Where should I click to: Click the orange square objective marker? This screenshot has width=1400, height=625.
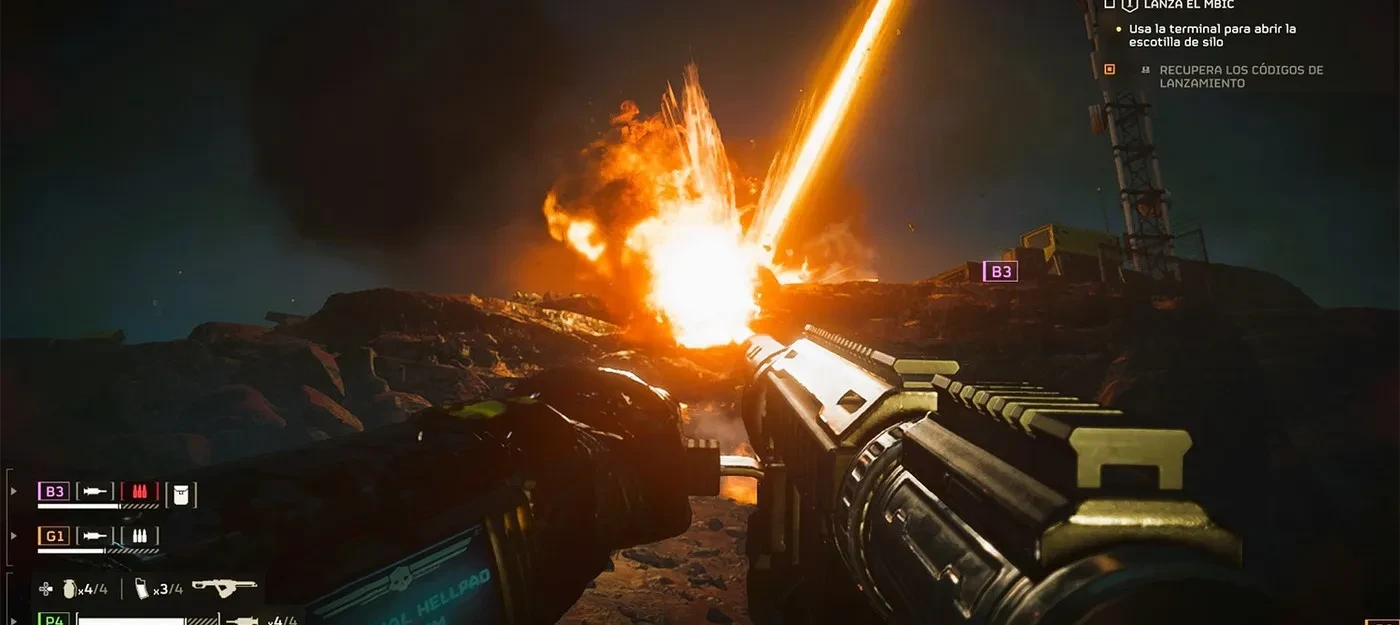[x=1109, y=69]
